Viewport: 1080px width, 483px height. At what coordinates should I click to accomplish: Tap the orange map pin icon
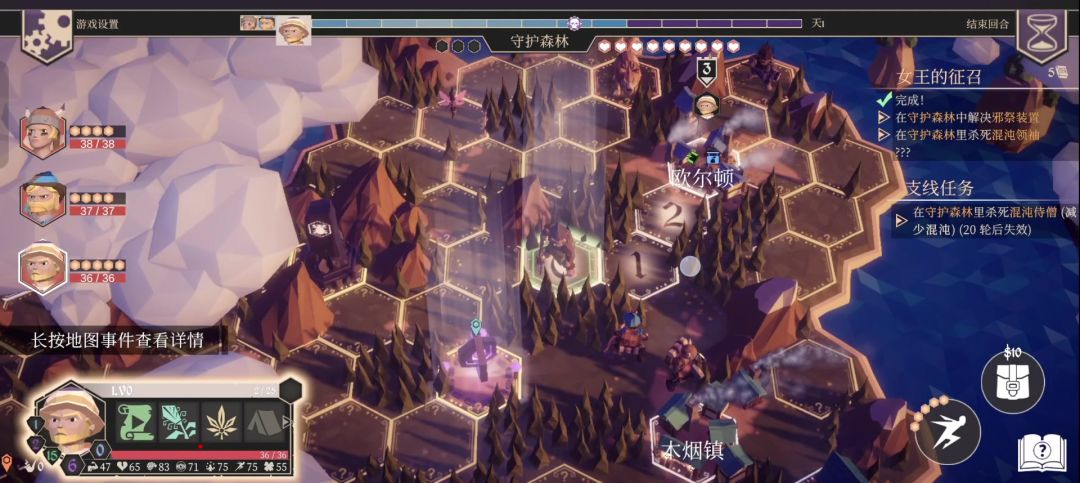point(7,462)
